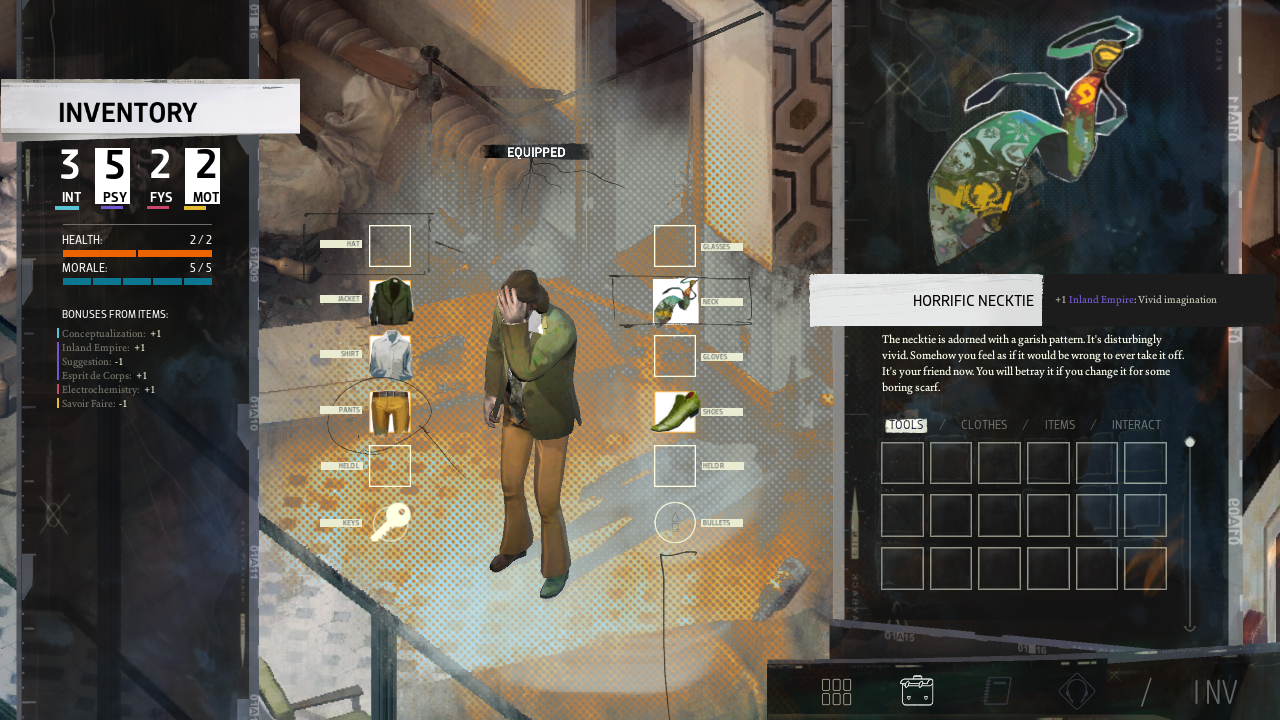Switch to the Clothes tab

point(984,425)
